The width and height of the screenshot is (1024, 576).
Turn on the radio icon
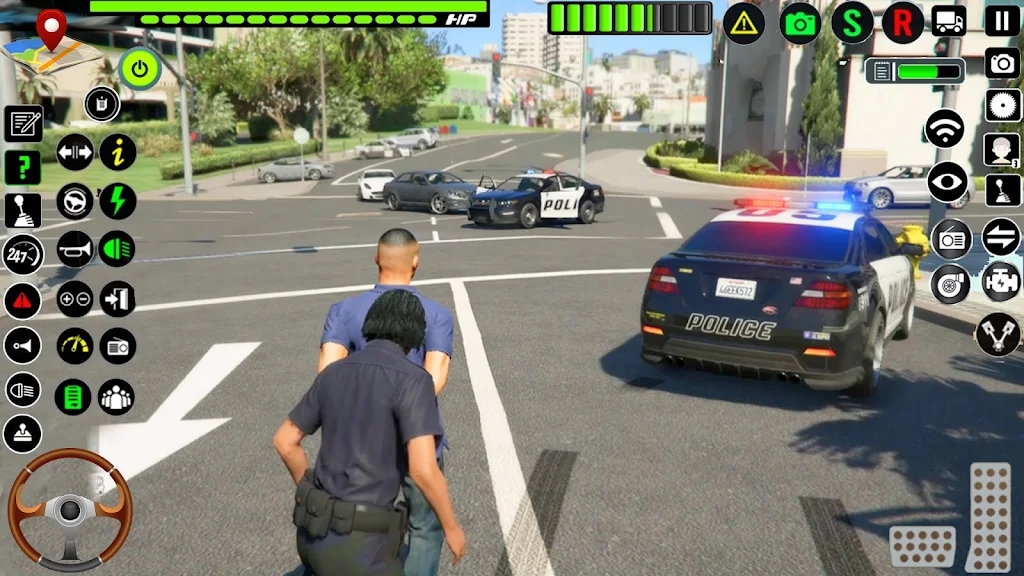(951, 239)
